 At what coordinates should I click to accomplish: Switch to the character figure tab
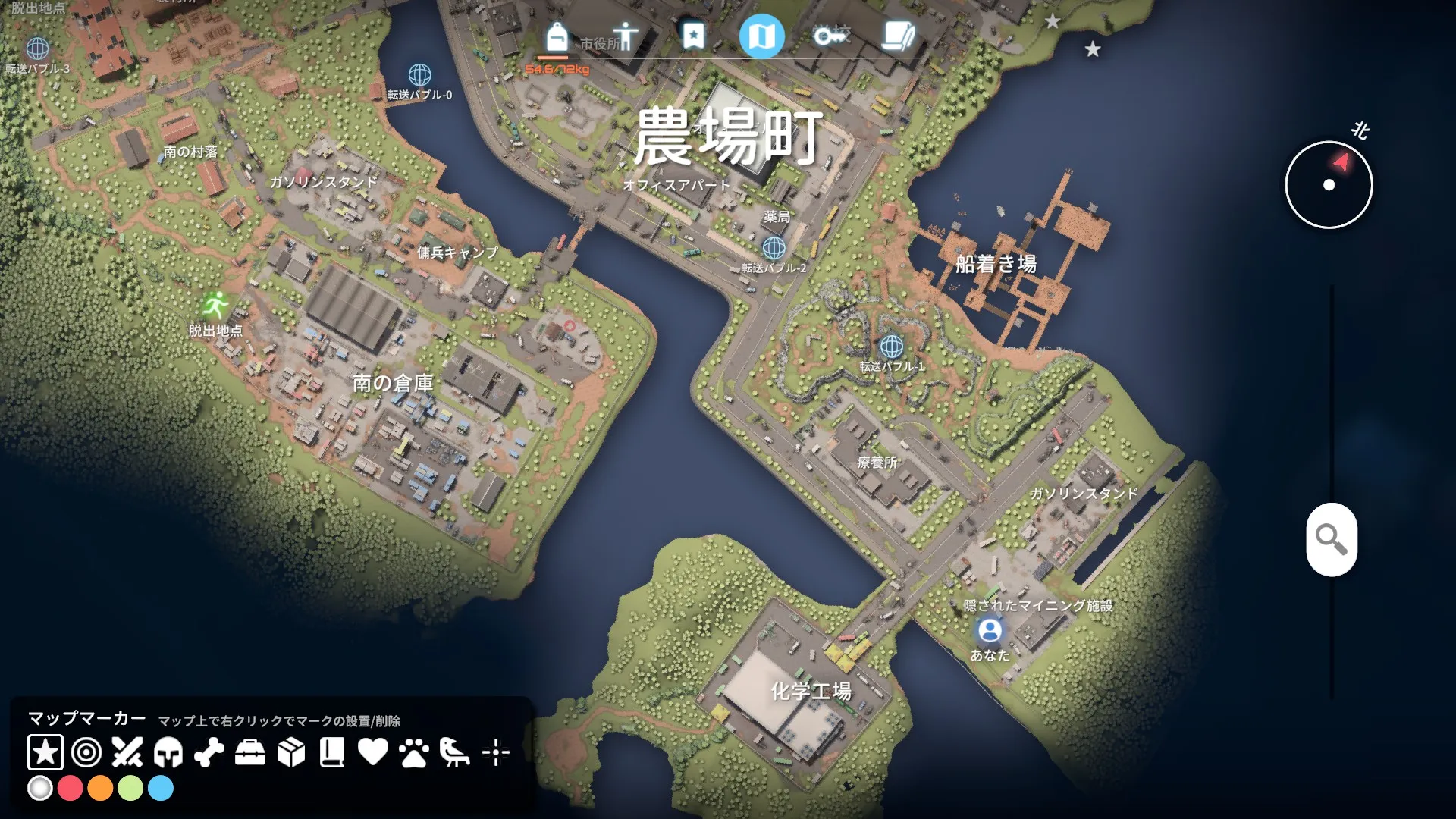(x=626, y=36)
